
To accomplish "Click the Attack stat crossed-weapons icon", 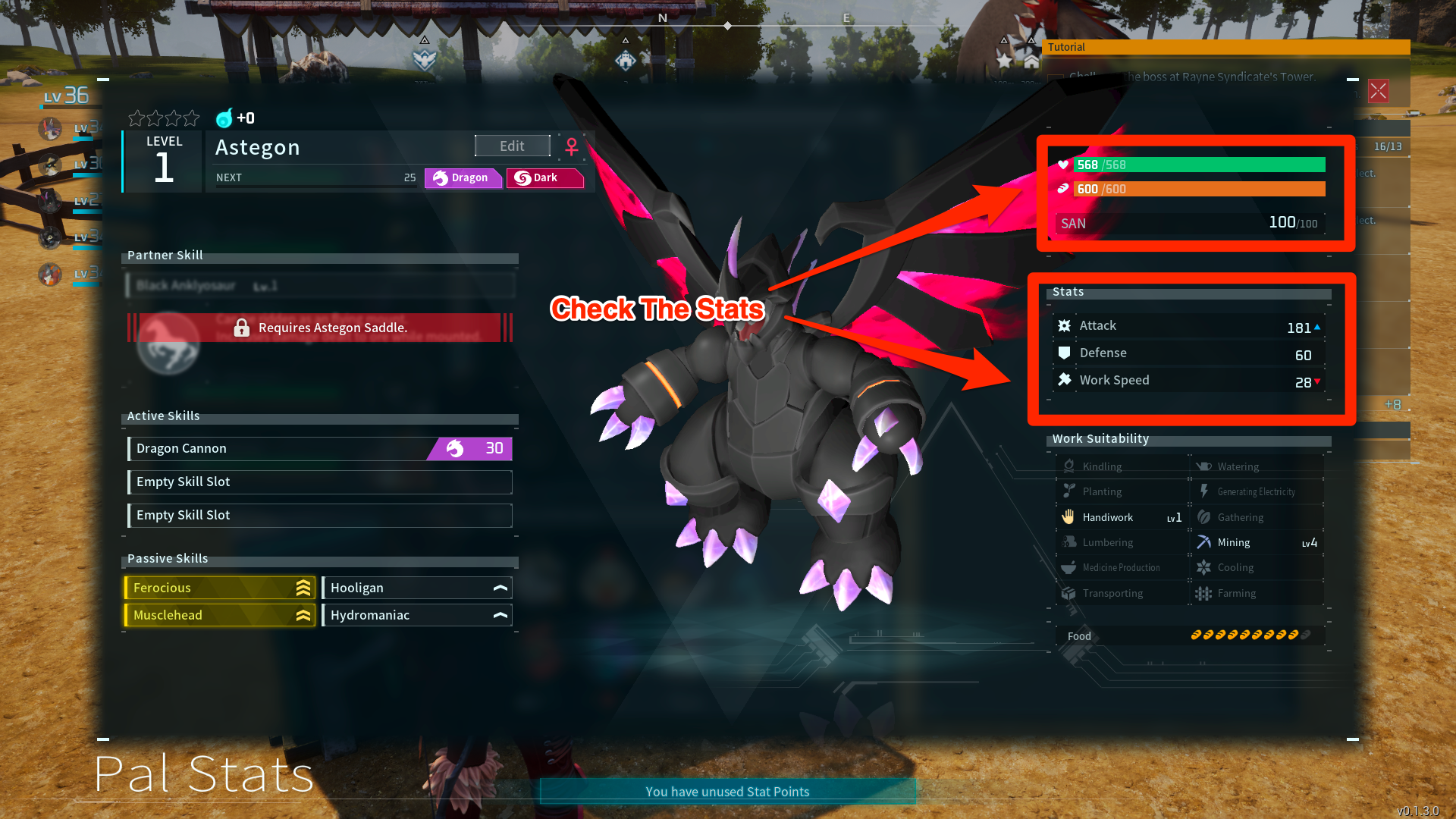I will pos(1065,325).
